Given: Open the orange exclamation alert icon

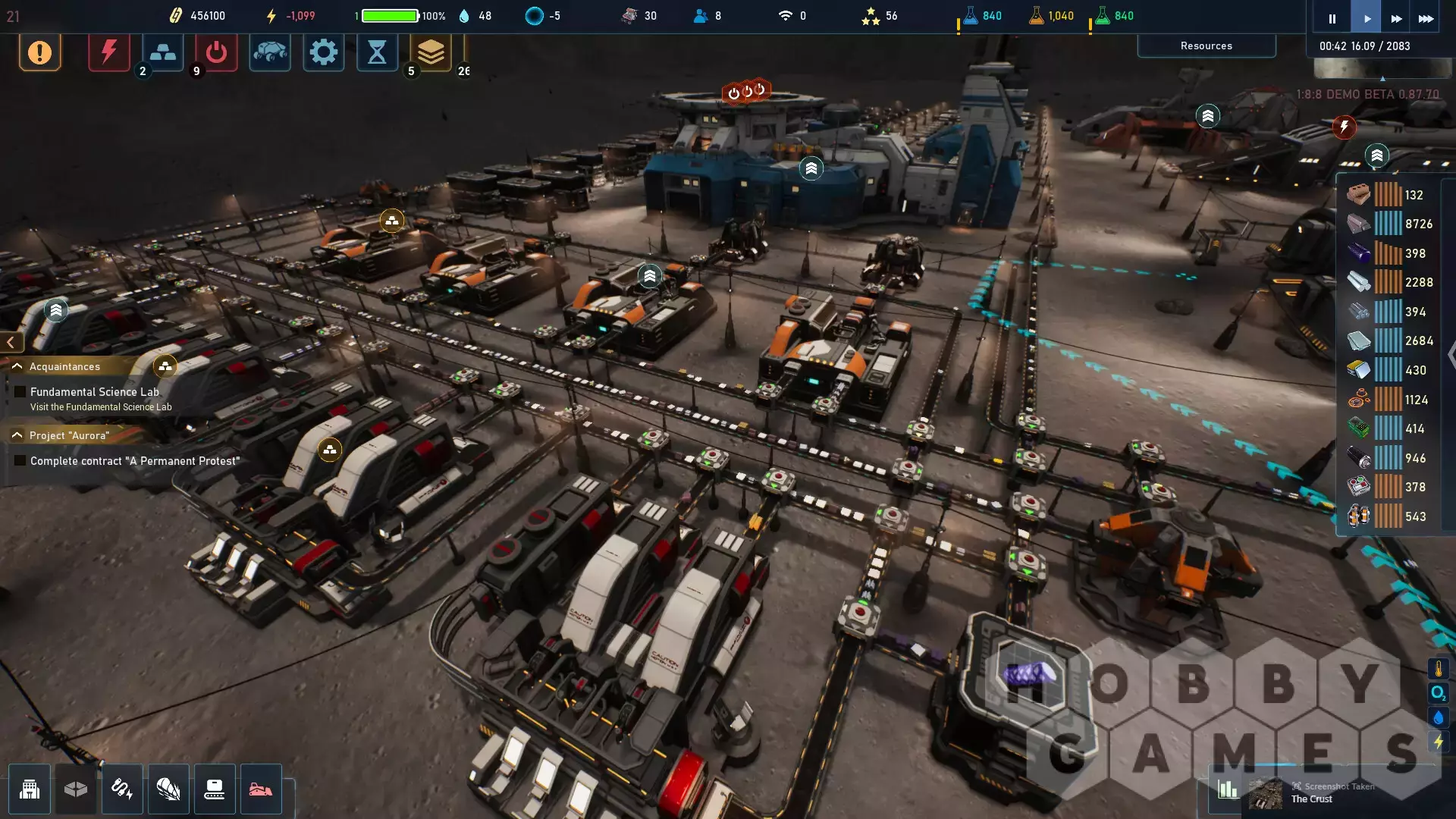Looking at the screenshot, I should [x=39, y=52].
